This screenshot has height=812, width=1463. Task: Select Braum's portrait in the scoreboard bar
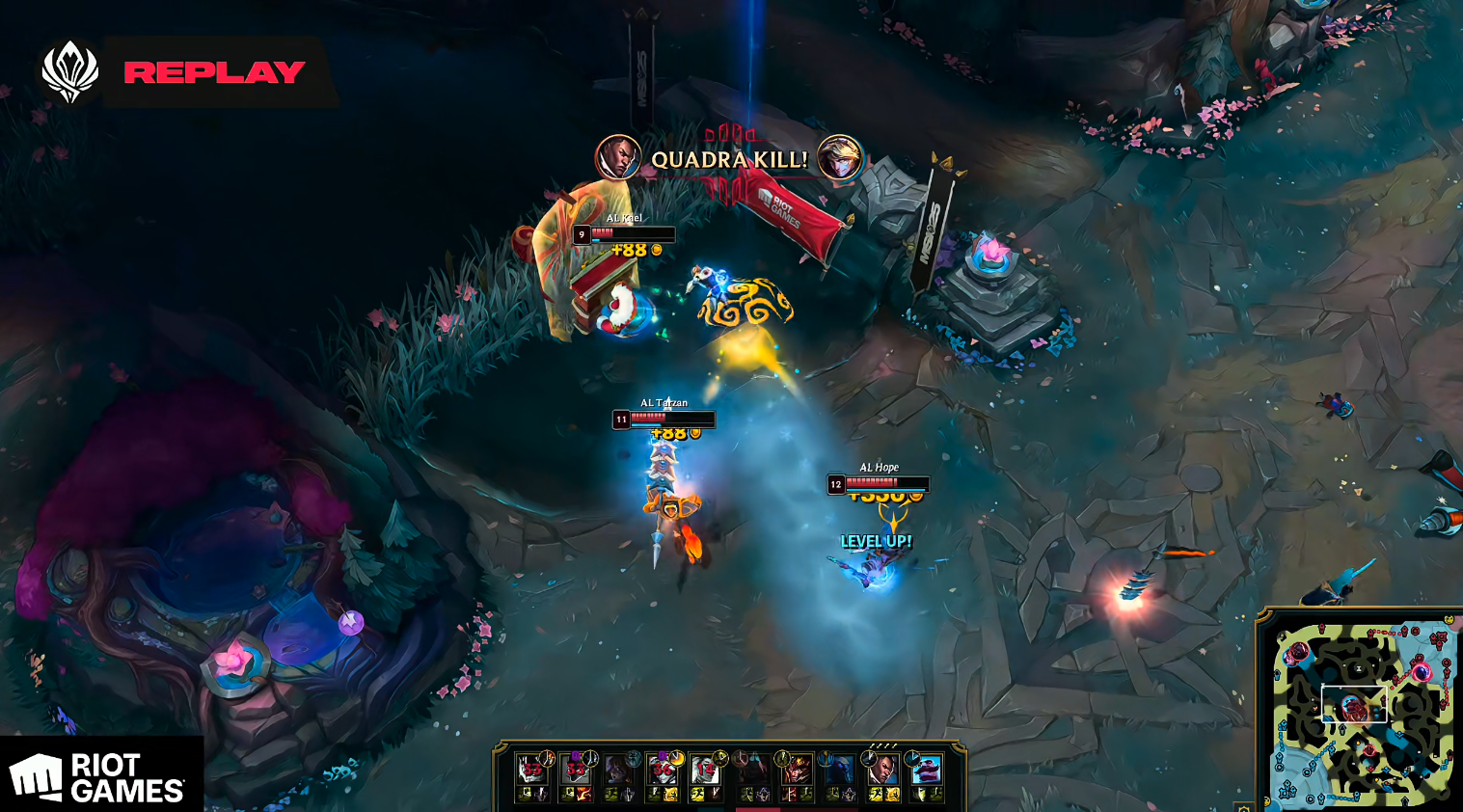click(926, 770)
